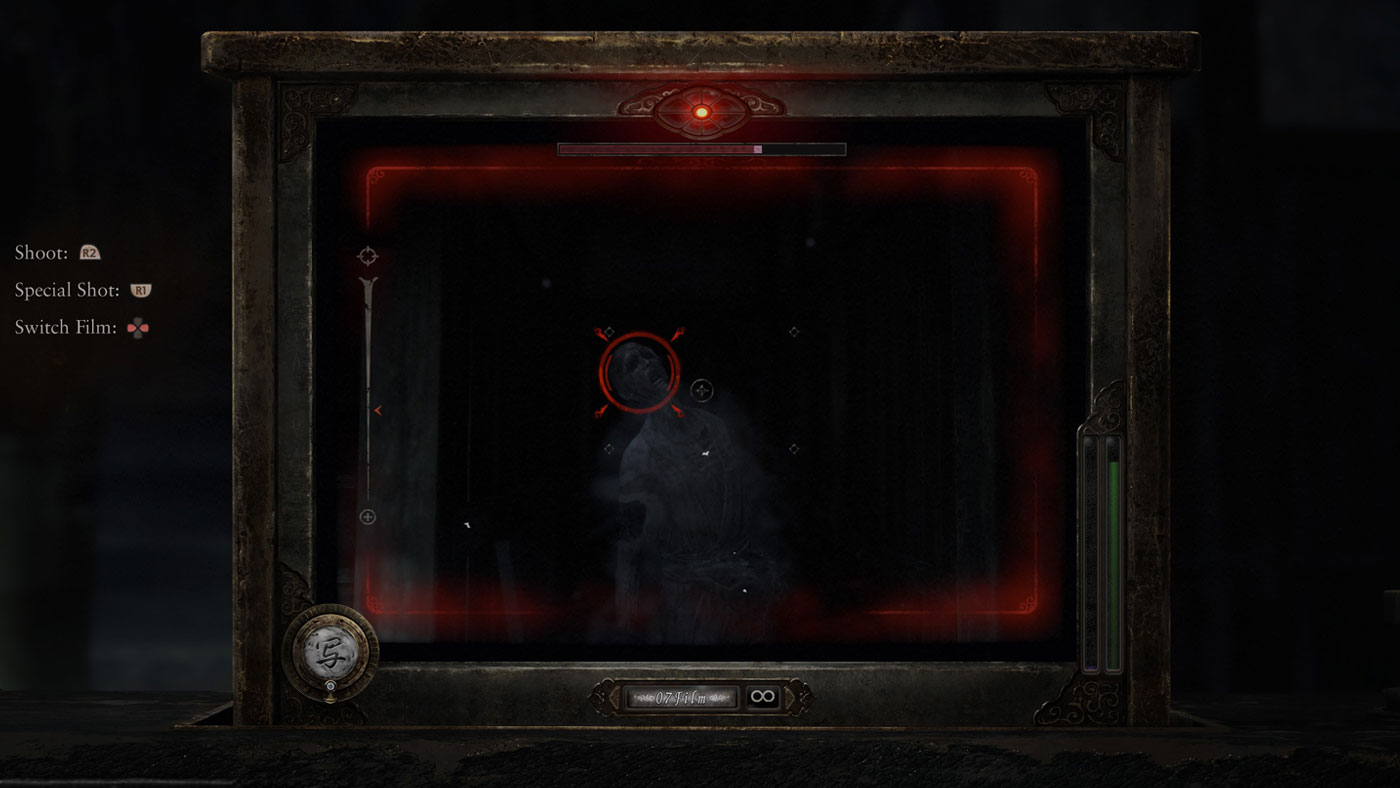
Task: Toggle the infinity film counter indicator
Action: point(763,697)
